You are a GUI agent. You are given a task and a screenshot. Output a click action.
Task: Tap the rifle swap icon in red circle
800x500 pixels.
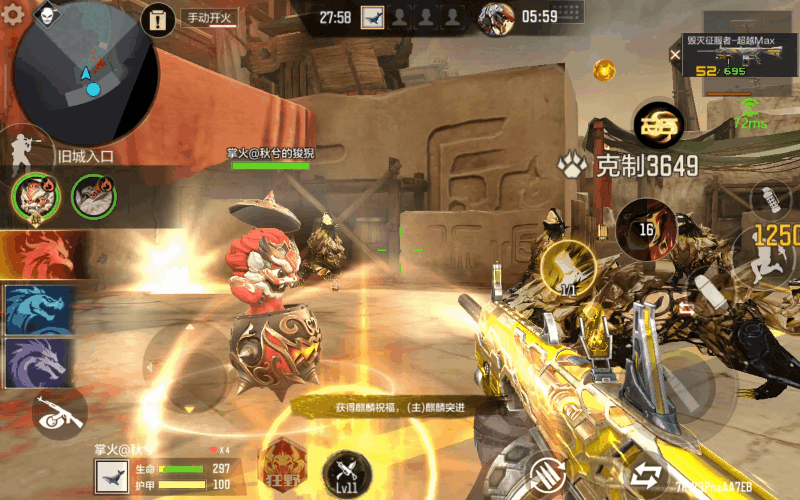click(x=58, y=412)
